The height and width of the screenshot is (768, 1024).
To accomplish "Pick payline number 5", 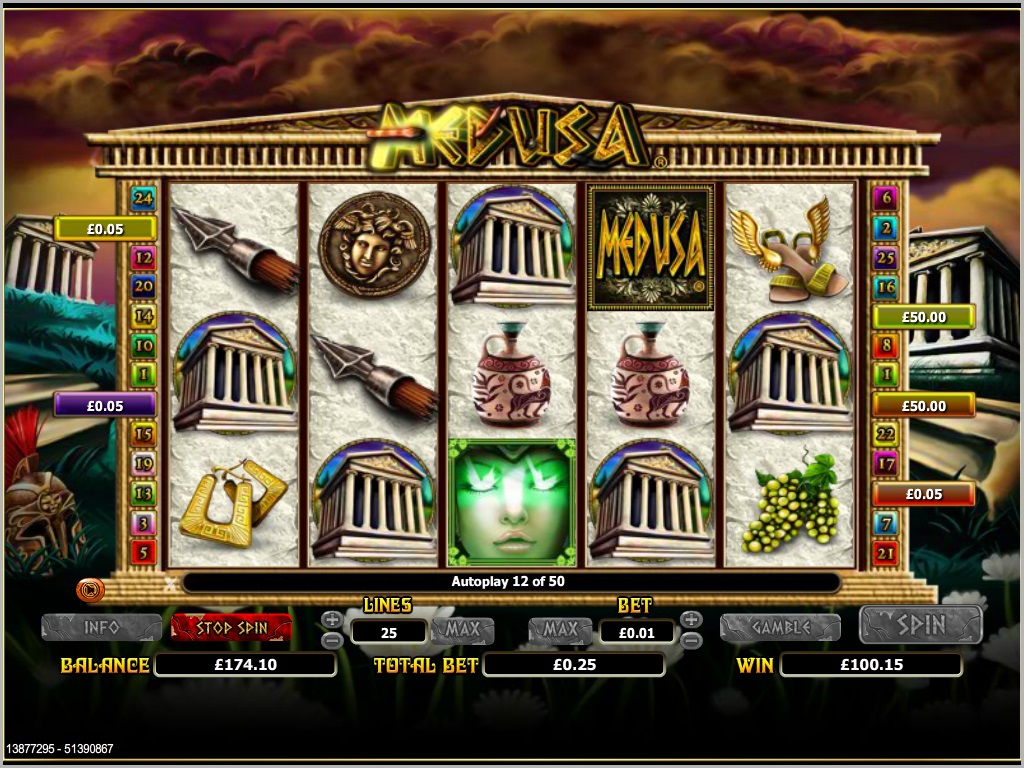I will 144,551.
